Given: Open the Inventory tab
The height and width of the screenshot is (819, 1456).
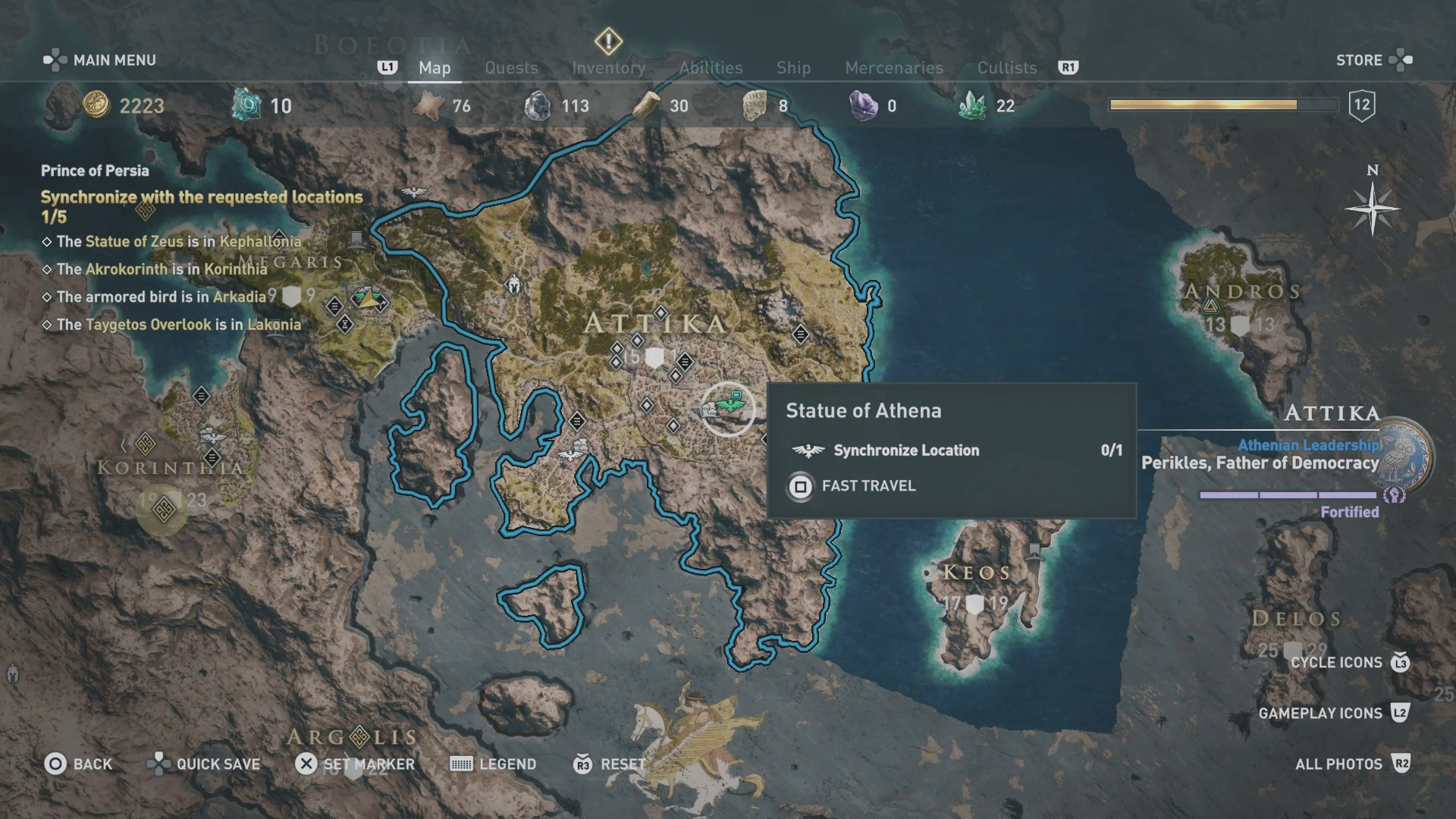Looking at the screenshot, I should [608, 67].
